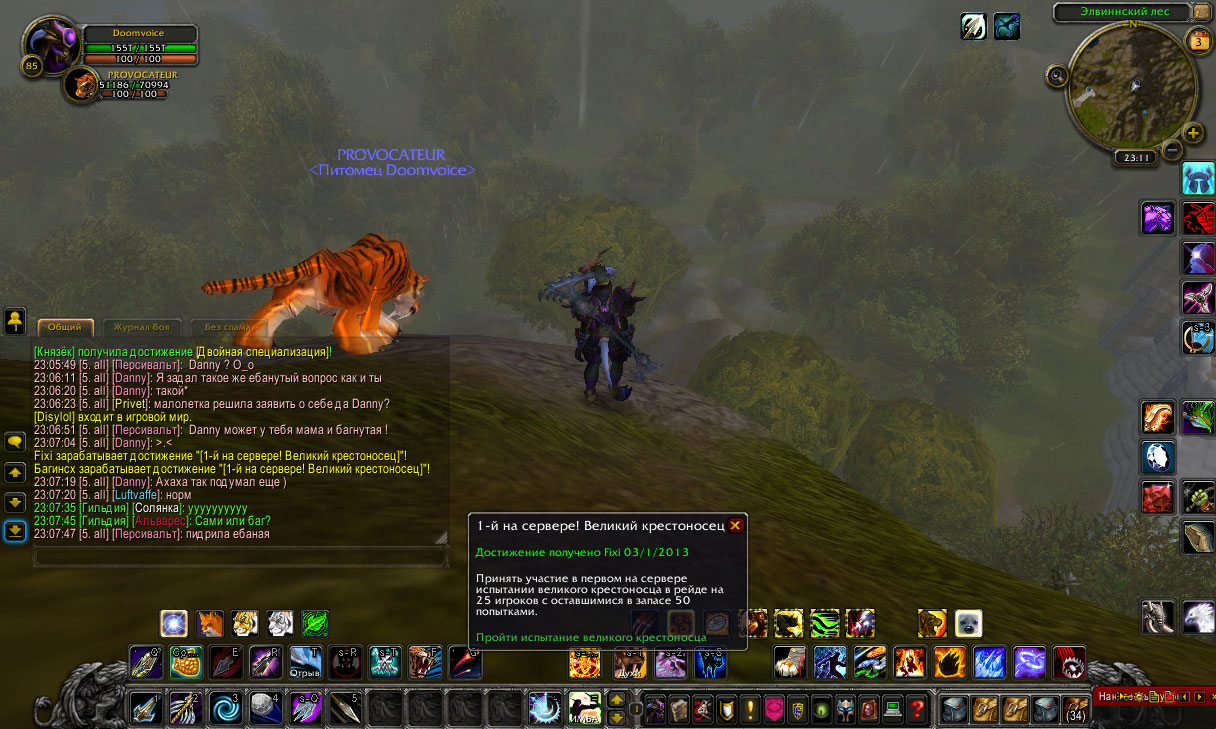The image size is (1216, 729).
Task: Activate the blue swirl ability on slot 3
Action: (224, 708)
